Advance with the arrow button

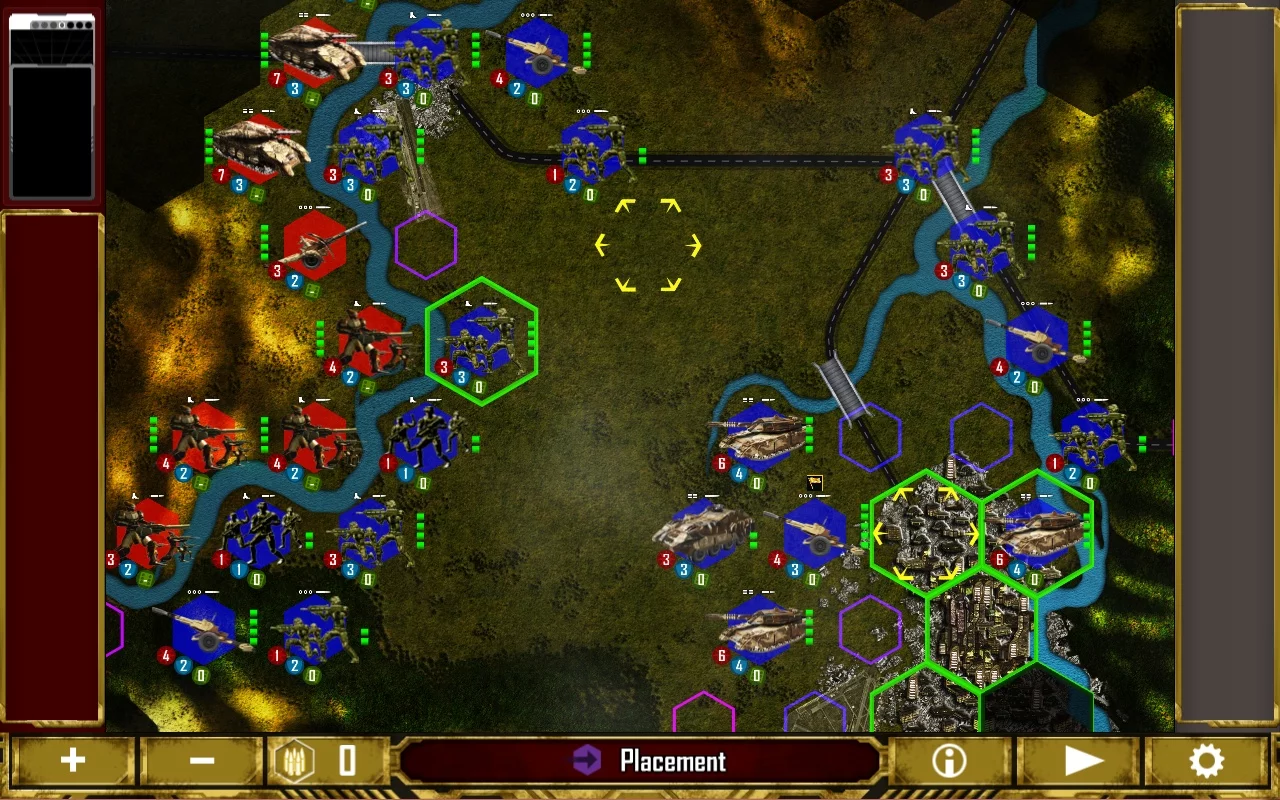[1081, 762]
